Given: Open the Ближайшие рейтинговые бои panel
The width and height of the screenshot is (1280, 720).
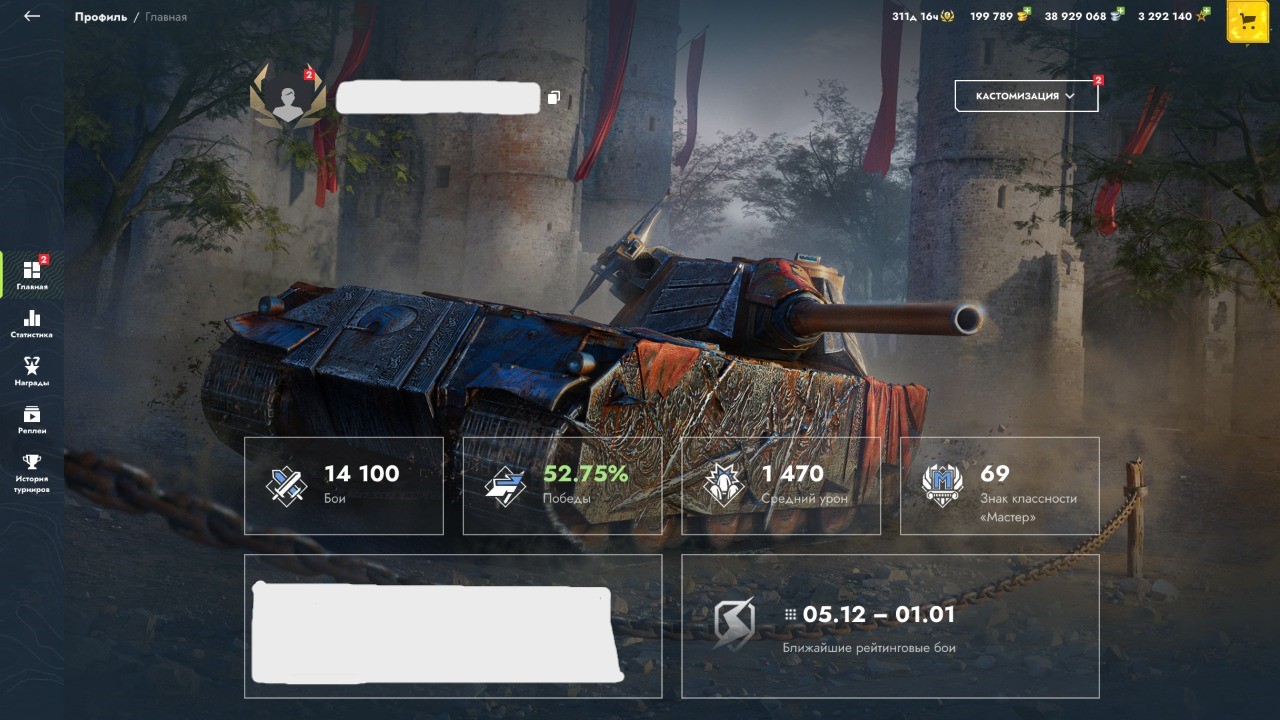Looking at the screenshot, I should [890, 626].
